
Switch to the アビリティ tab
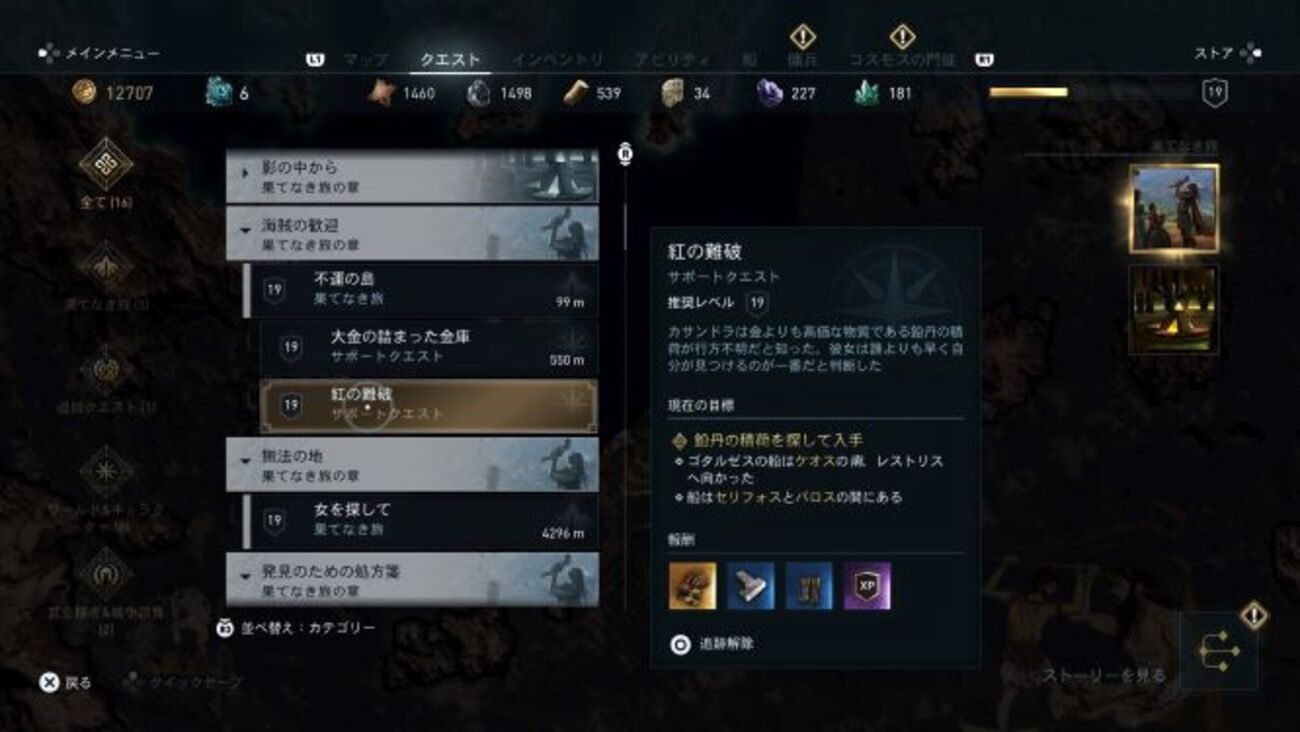pyautogui.click(x=672, y=60)
